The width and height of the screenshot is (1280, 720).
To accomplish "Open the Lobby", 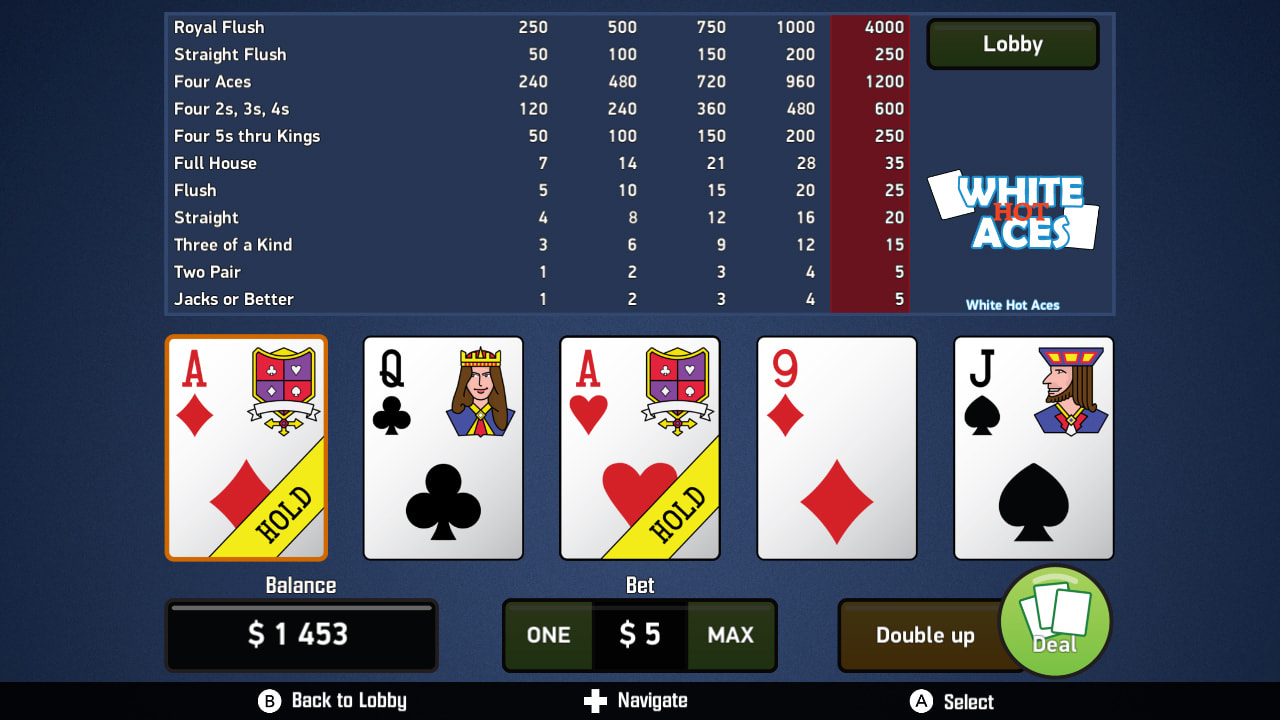I will coord(1012,44).
